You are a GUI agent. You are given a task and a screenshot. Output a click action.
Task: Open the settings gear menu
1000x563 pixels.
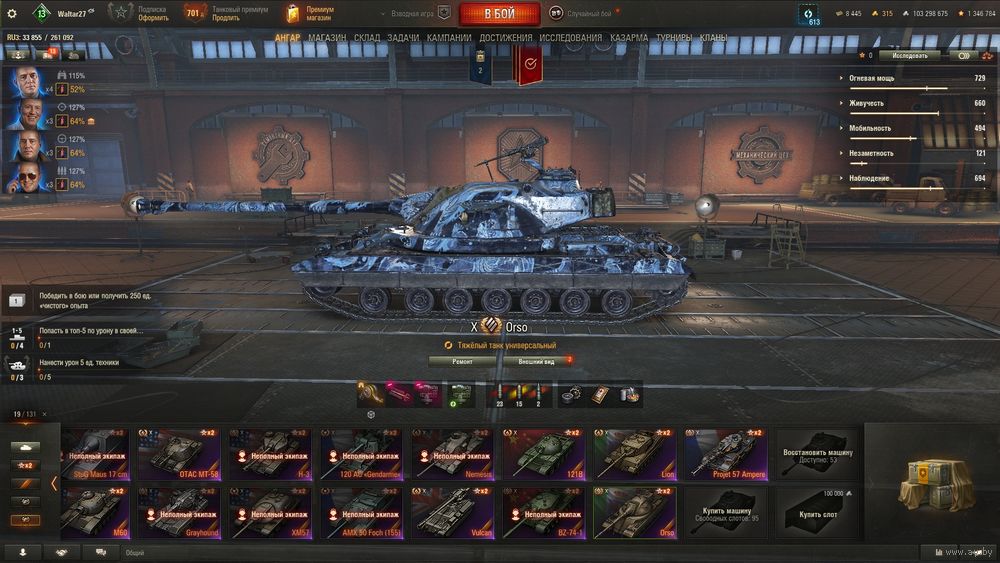pyautogui.click(x=12, y=13)
